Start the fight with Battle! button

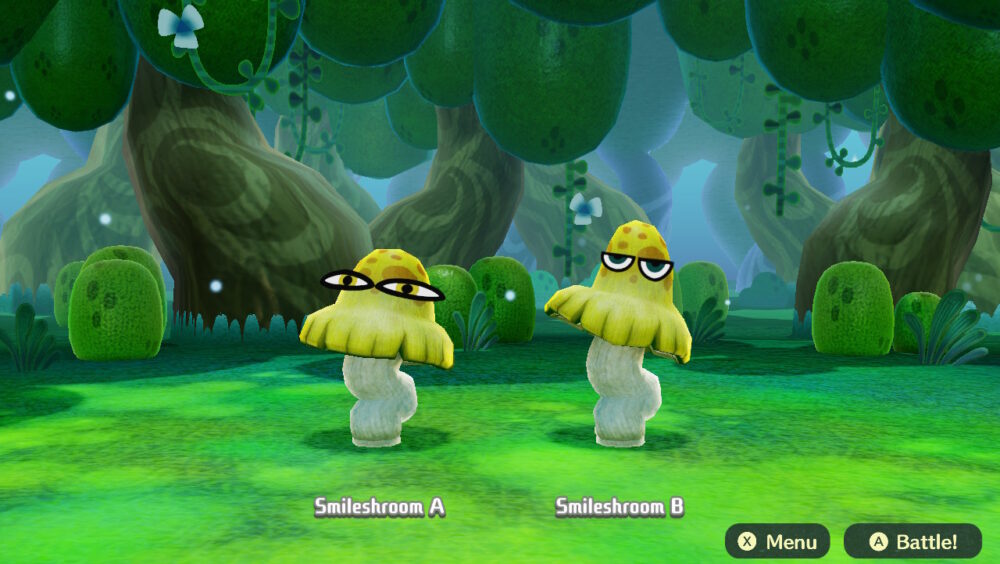pos(912,542)
